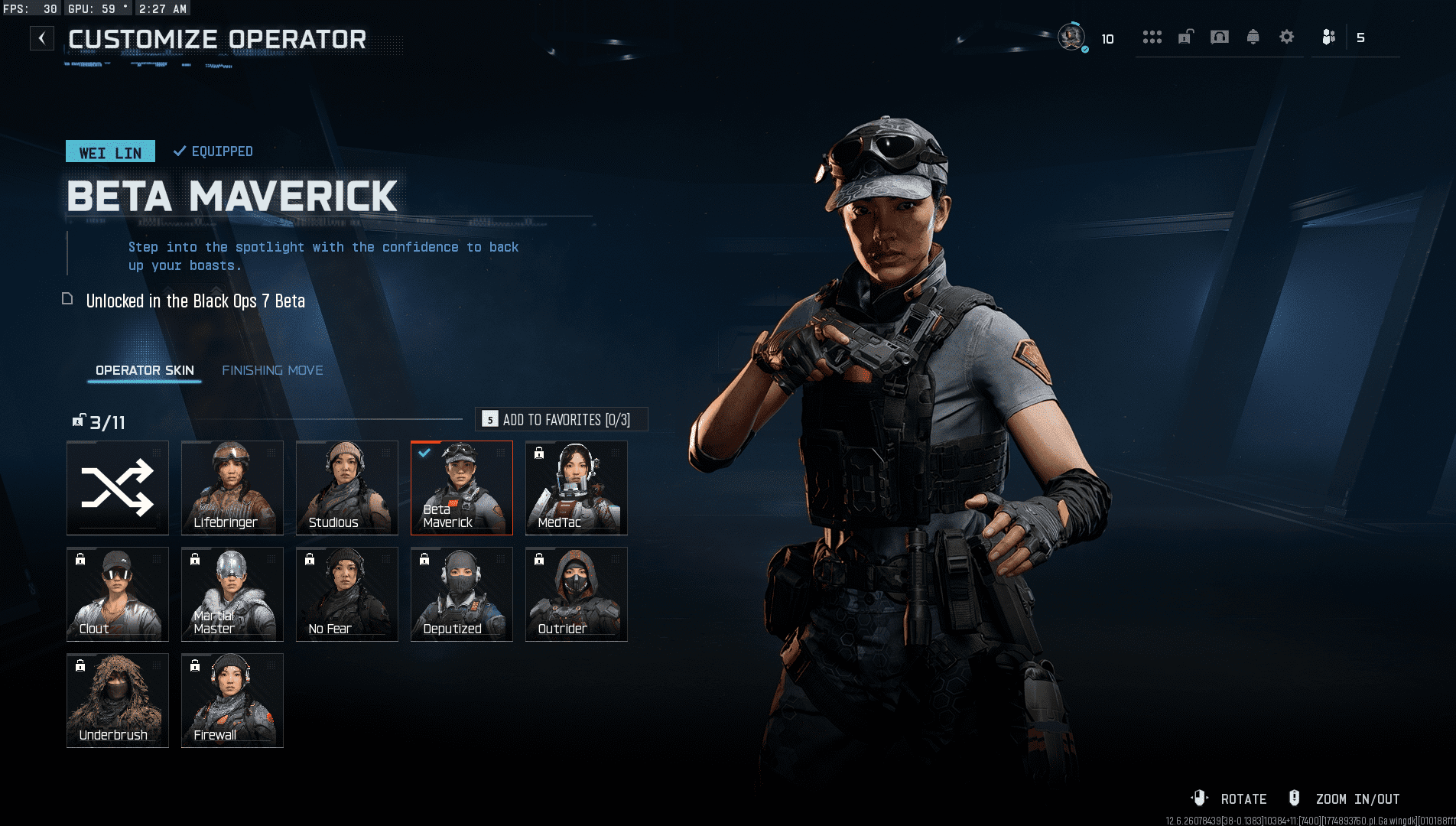Pick the Studious operator skin

click(347, 488)
